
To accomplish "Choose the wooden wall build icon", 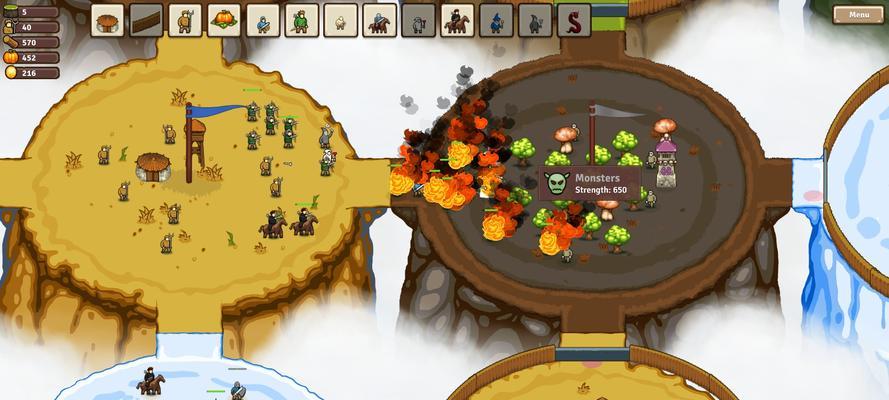I will click(x=147, y=20).
